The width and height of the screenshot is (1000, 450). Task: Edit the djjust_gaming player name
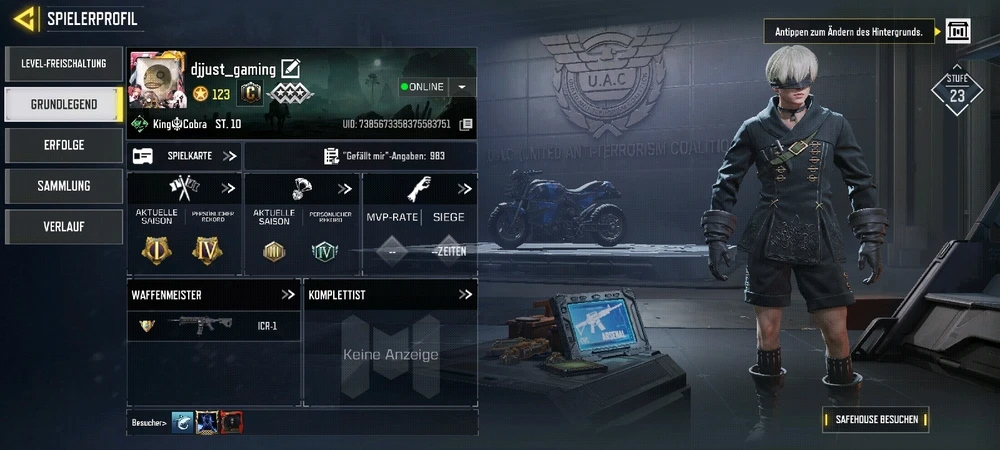click(x=291, y=69)
